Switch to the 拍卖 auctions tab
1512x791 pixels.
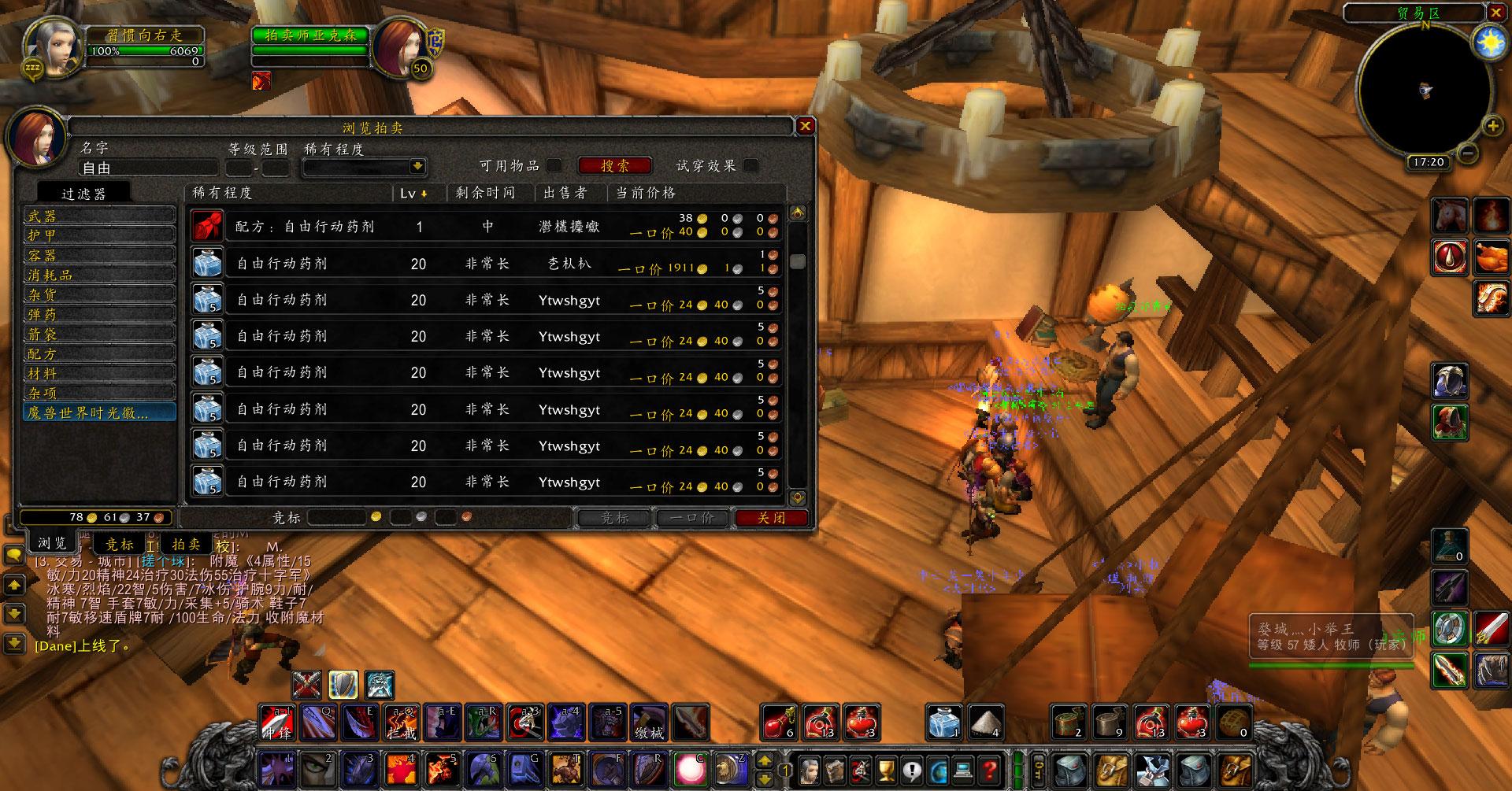click(x=187, y=544)
